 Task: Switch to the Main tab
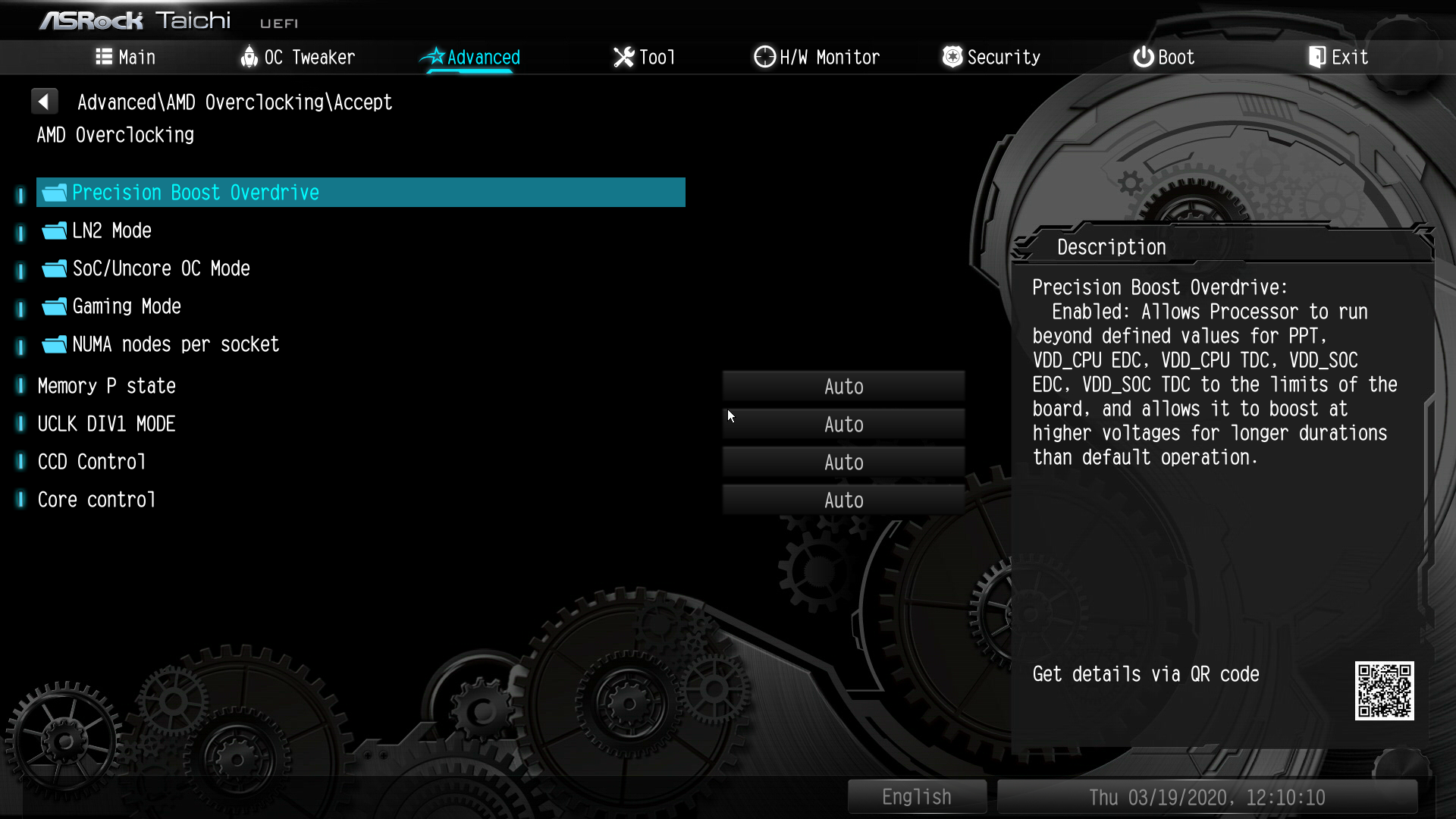(x=126, y=57)
